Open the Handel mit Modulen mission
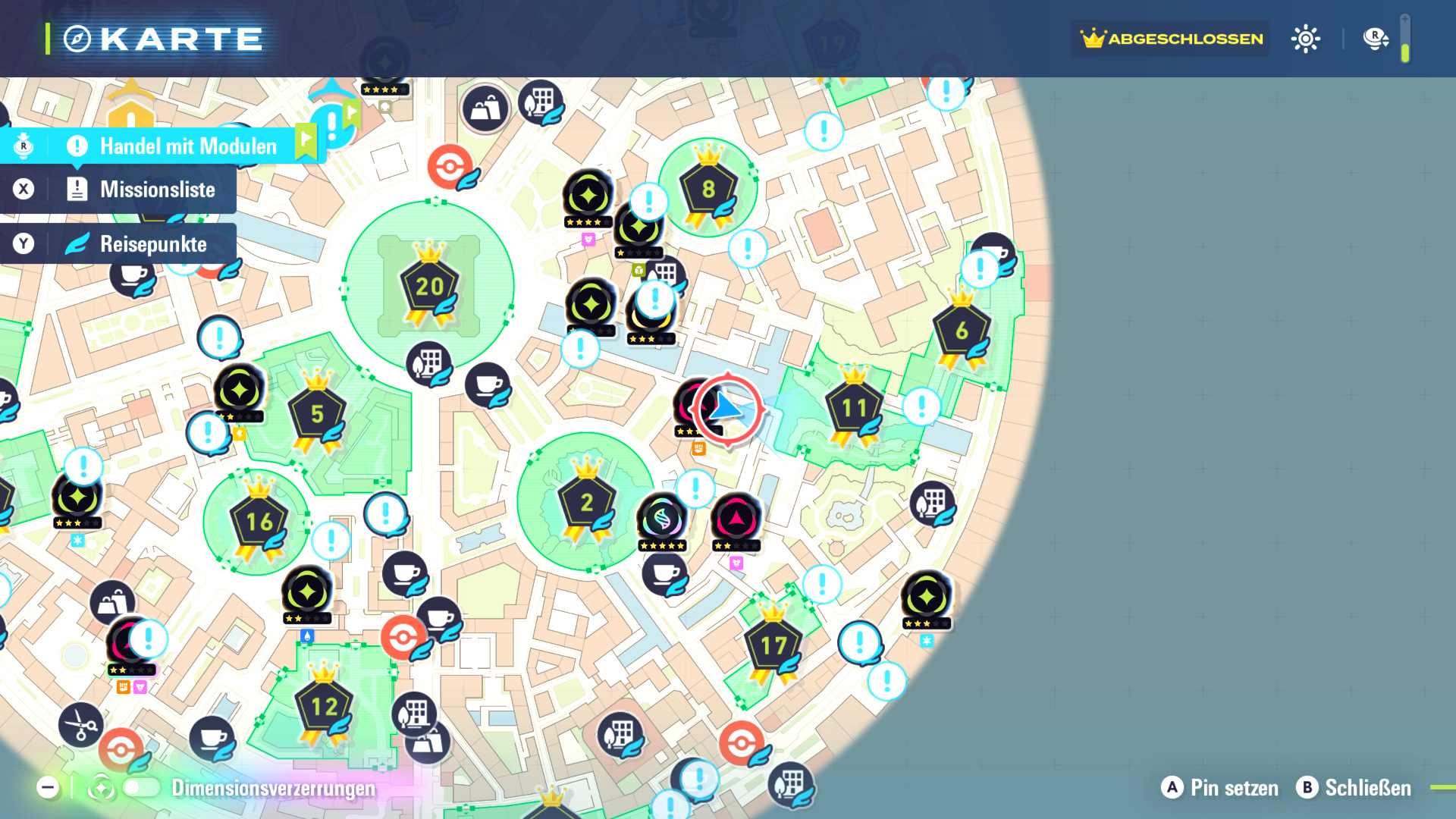This screenshot has height=819, width=1456. (x=187, y=146)
